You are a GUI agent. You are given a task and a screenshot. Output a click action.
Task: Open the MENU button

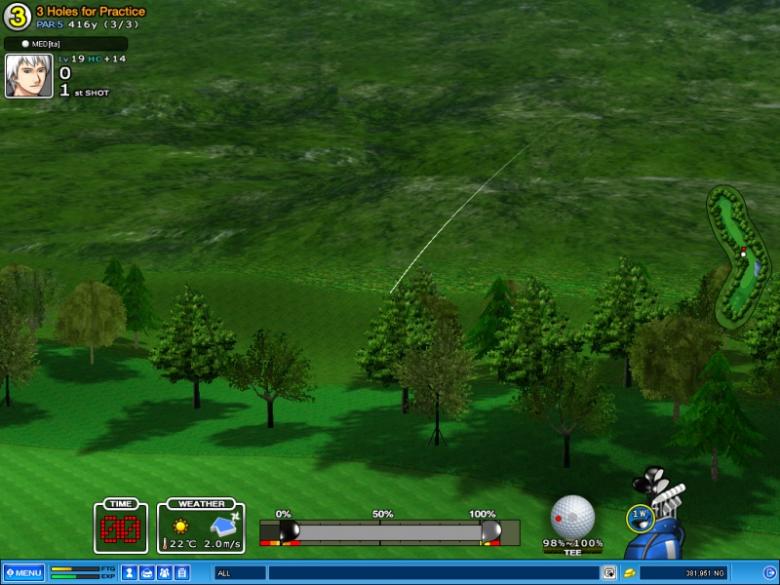(23, 573)
